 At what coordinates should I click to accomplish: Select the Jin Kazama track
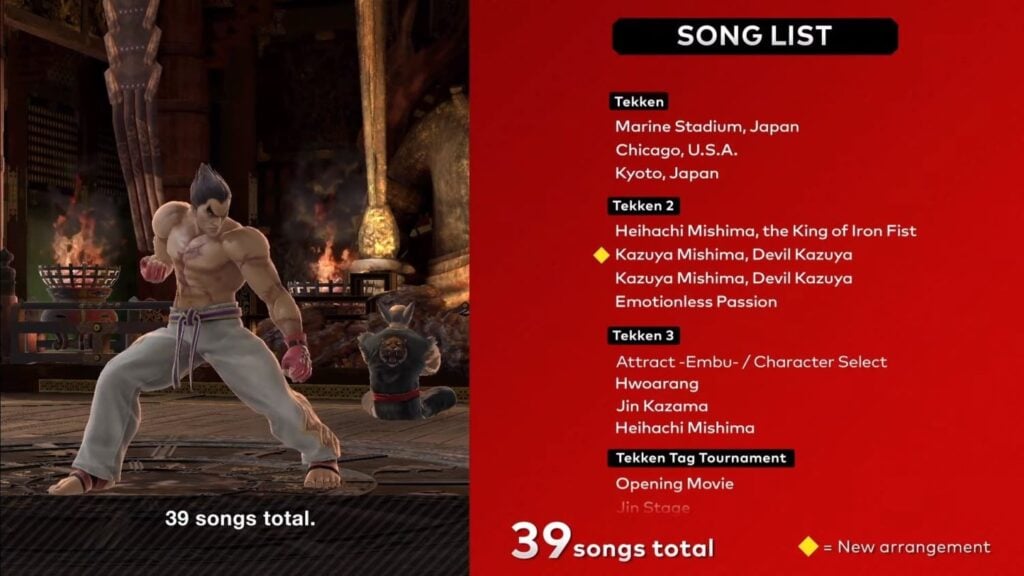coord(662,406)
